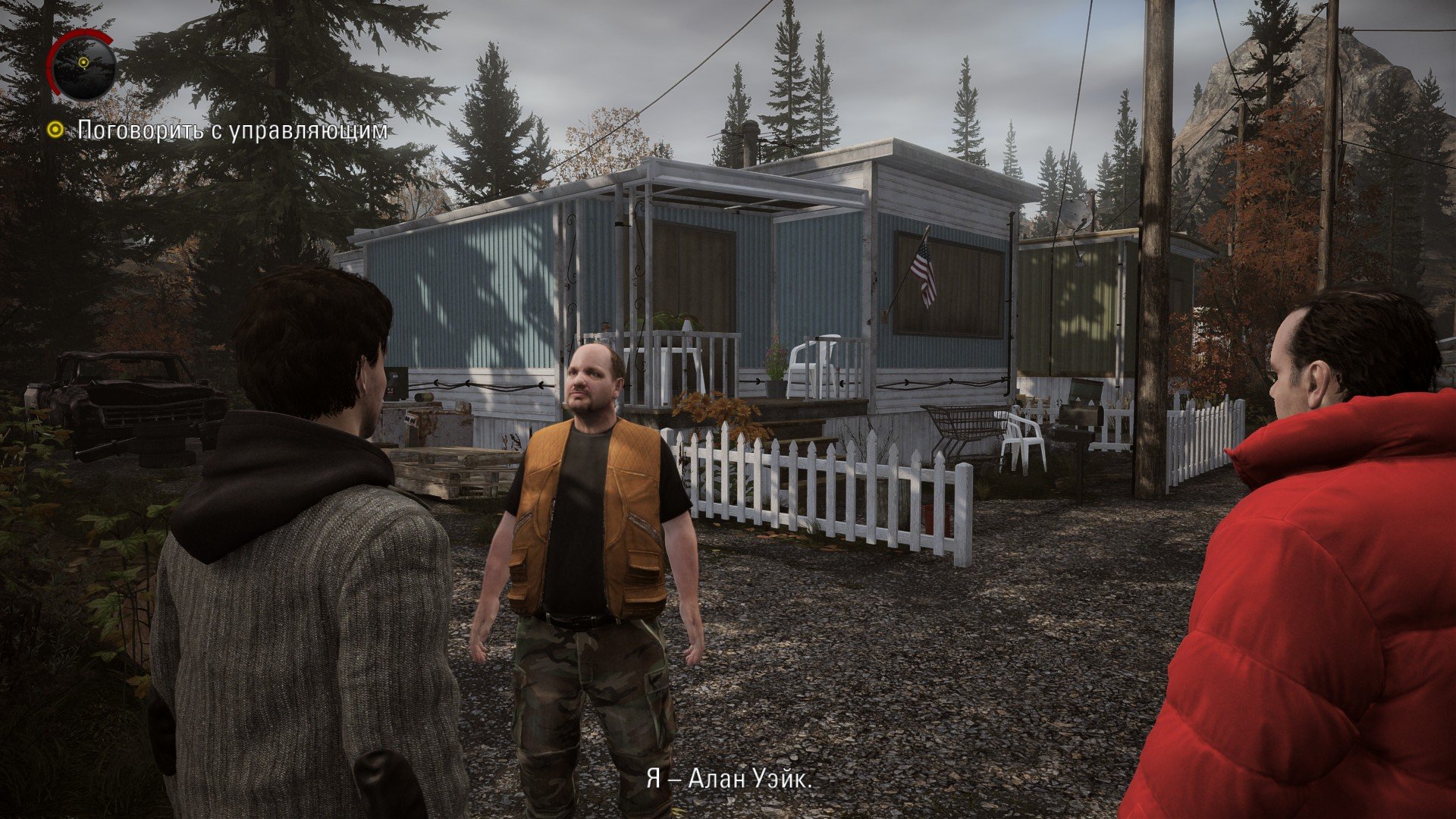Select the objective 'Поговорить с управляющим'
1456x819 pixels.
point(232,130)
